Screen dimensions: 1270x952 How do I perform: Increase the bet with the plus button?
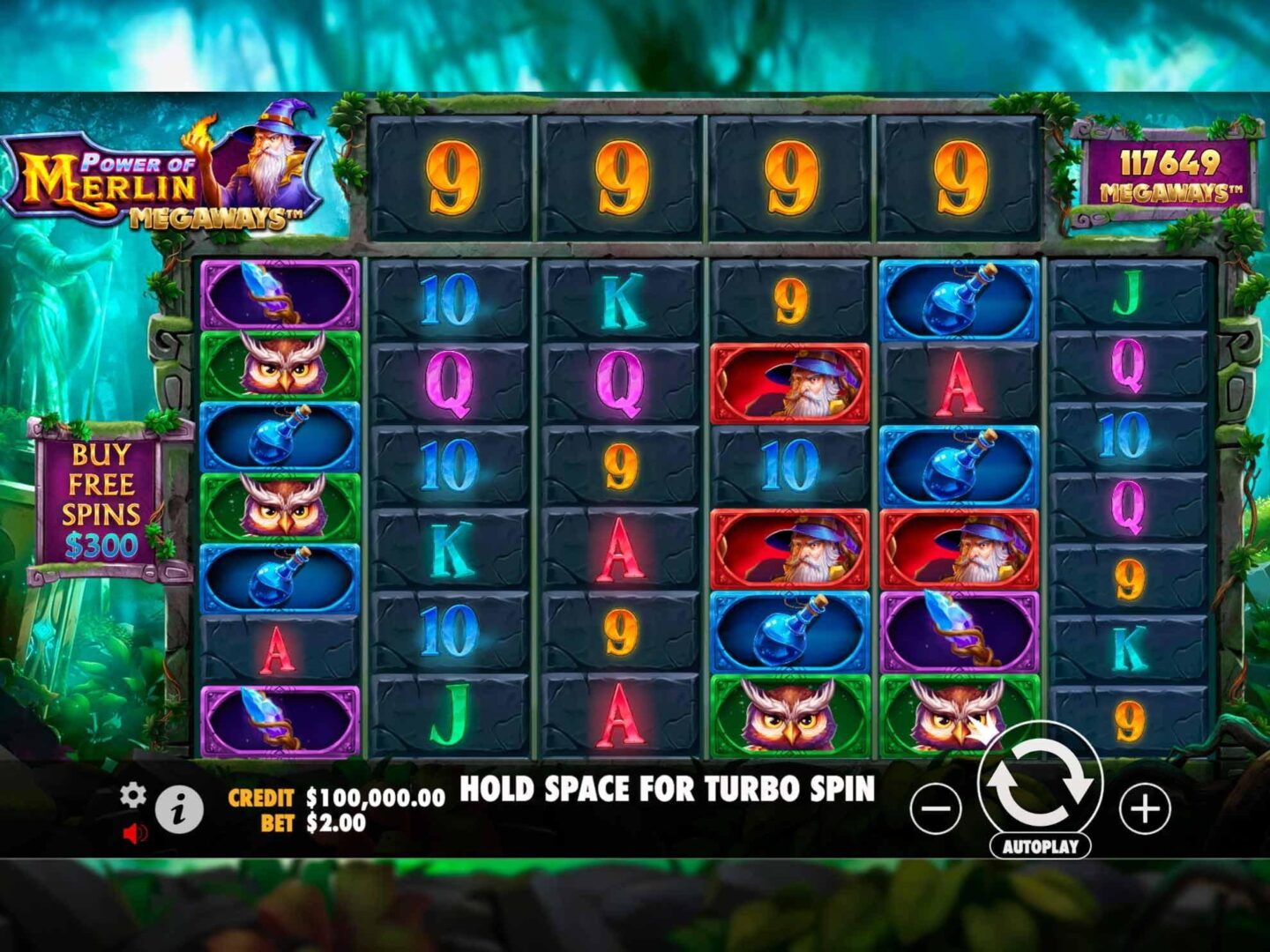click(1145, 808)
